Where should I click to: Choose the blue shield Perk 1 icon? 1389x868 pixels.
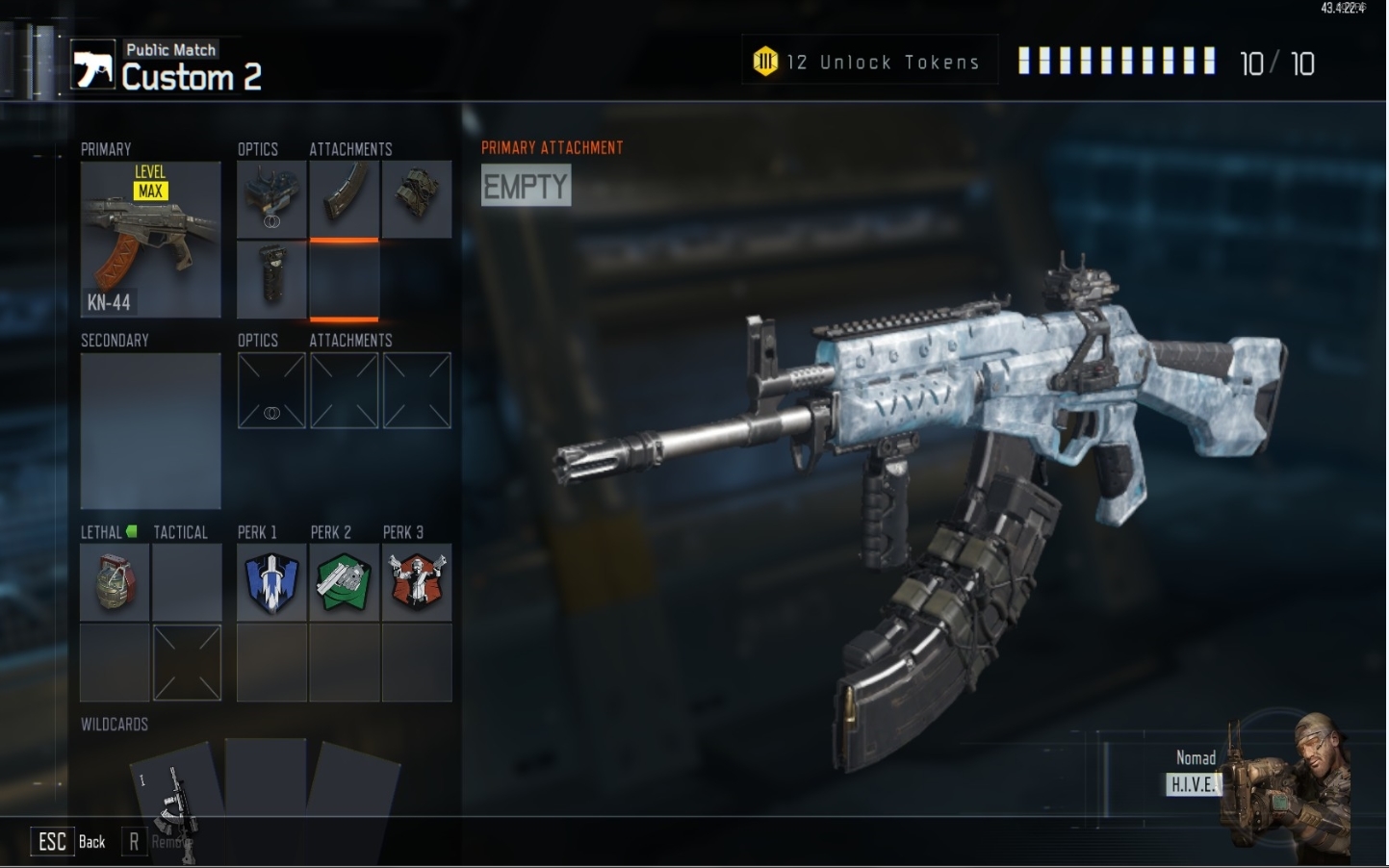pos(271,582)
